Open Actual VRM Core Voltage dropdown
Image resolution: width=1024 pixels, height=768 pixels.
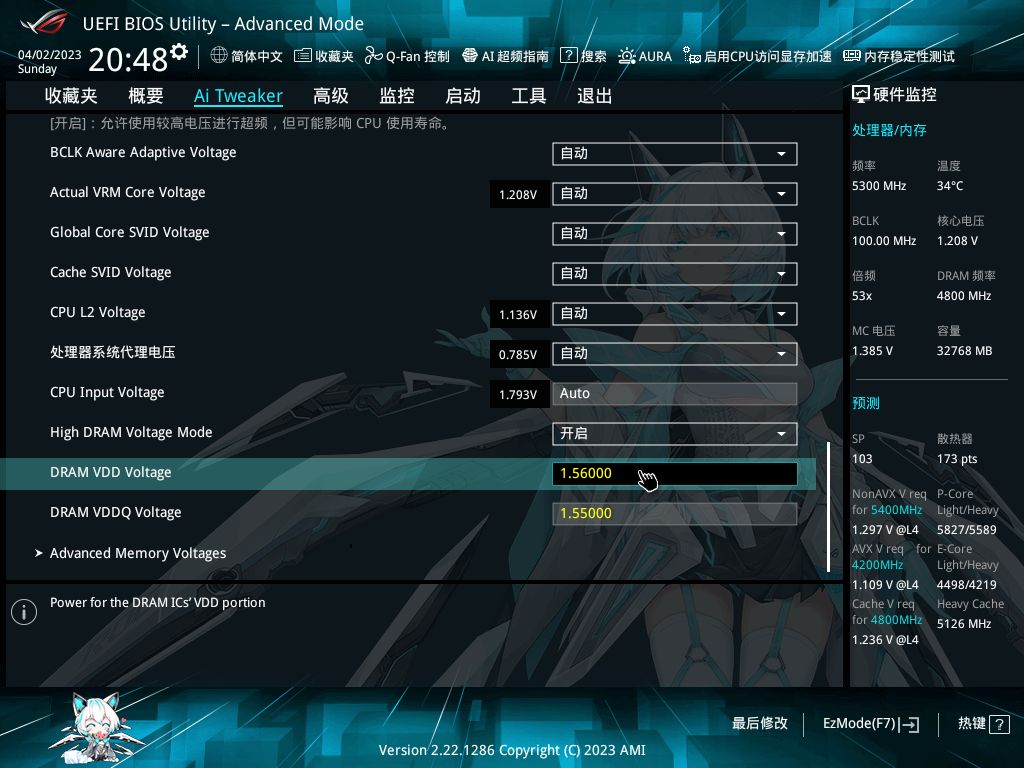(x=674, y=193)
